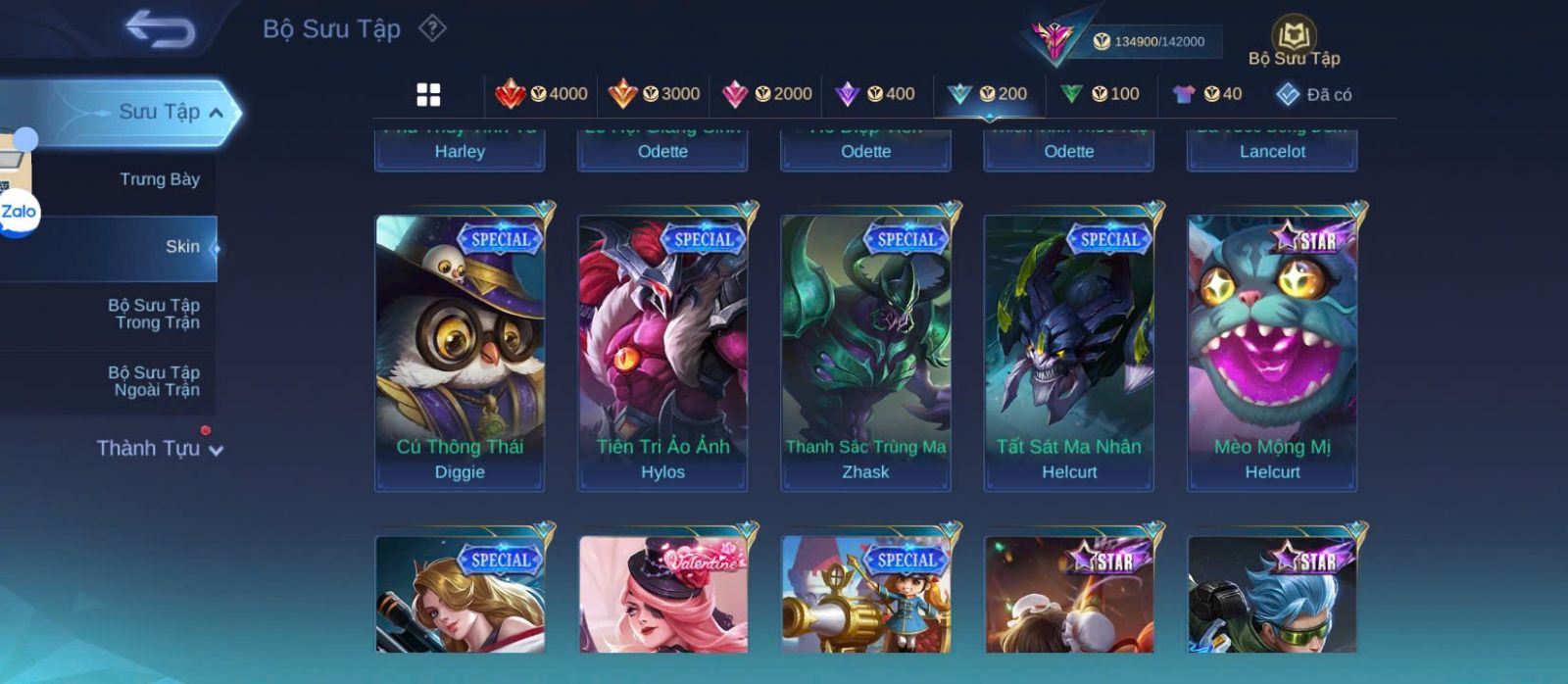The width and height of the screenshot is (1568, 684).
Task: Open the Trưng Bày menu entry
Action: coord(159,179)
